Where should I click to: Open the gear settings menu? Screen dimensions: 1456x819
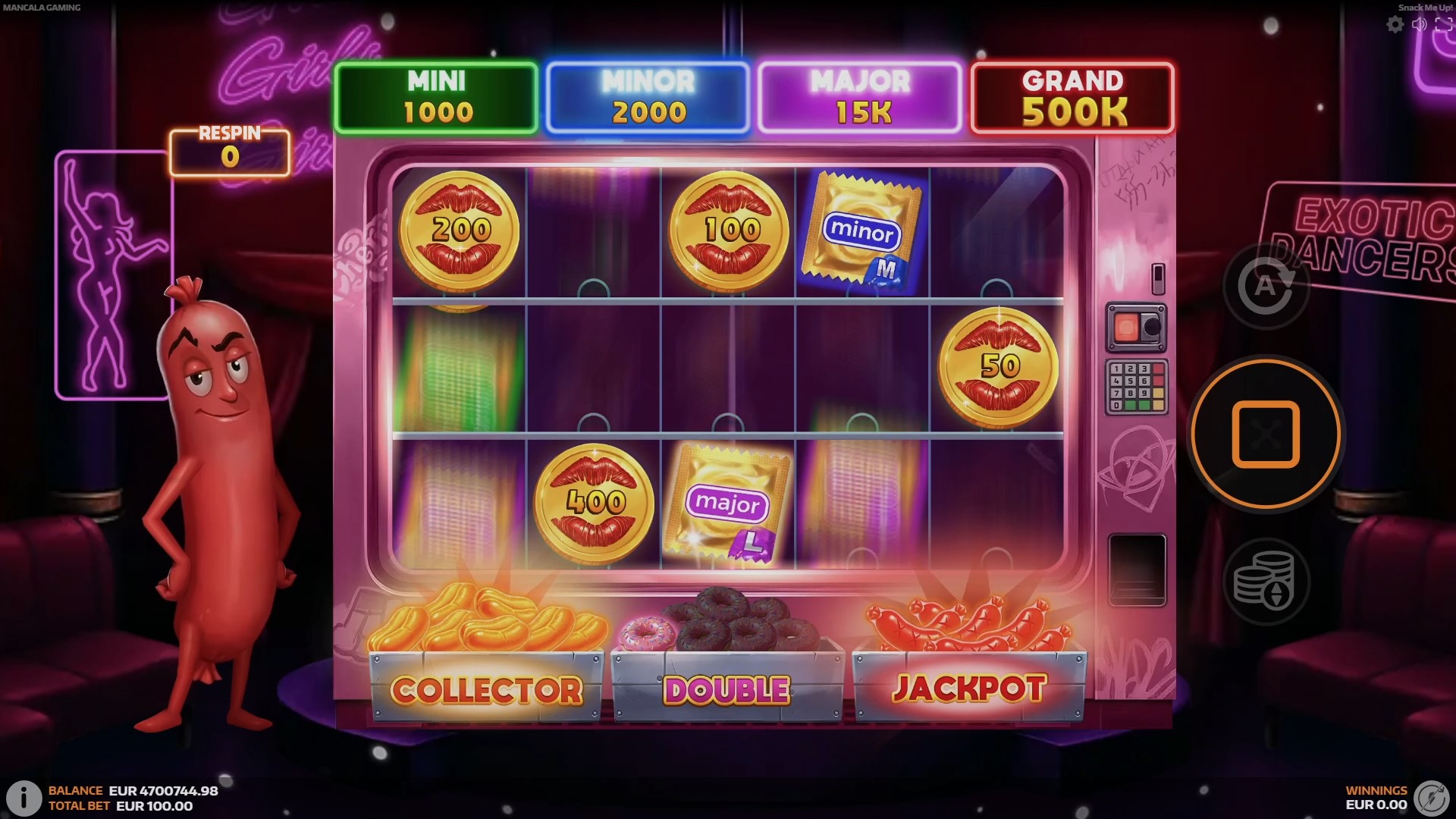1395,25
